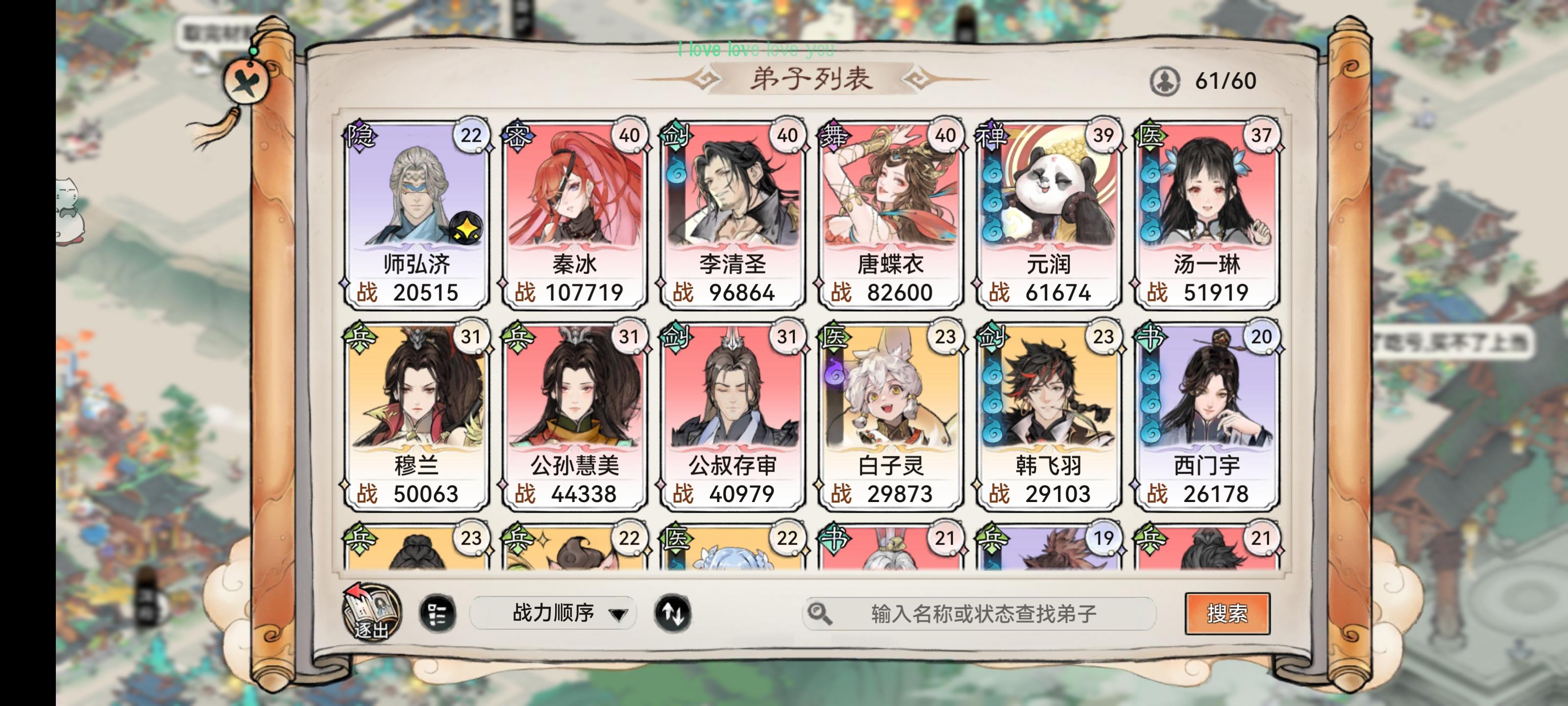This screenshot has height=706, width=1568.
Task: Open 唐蝶衣's disciple card
Action: [x=890, y=213]
